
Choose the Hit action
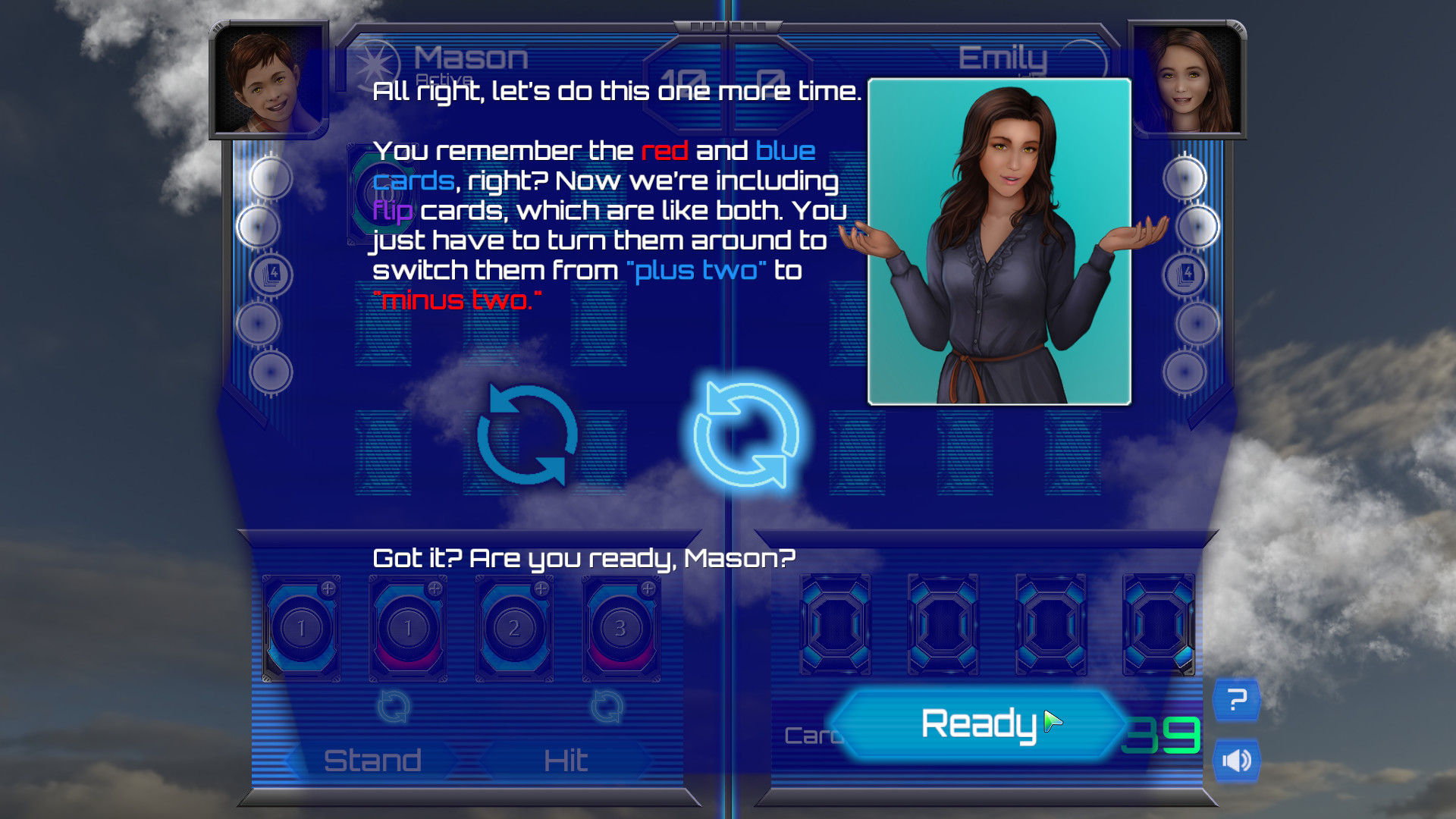565,759
